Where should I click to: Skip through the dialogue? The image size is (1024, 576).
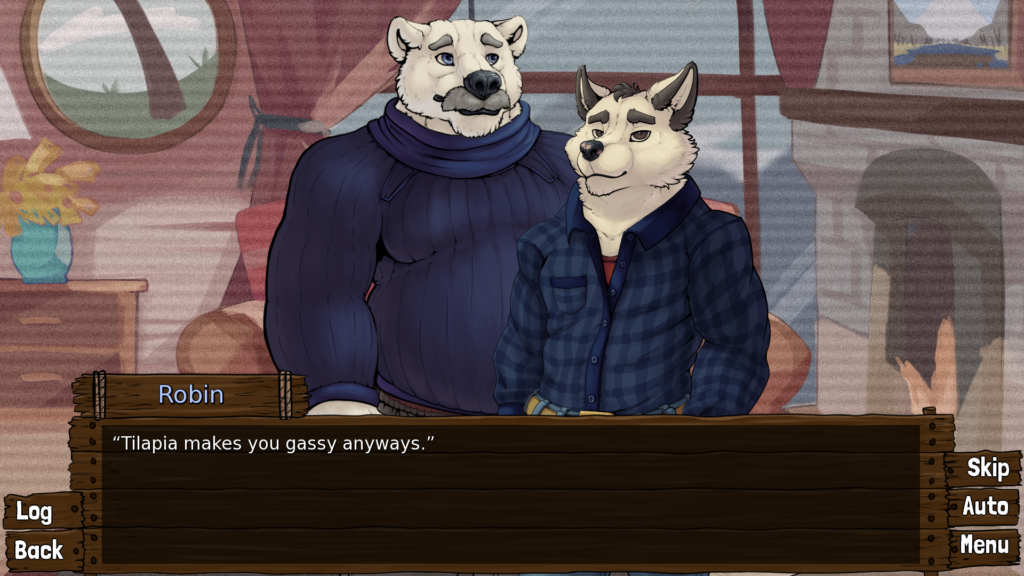click(987, 468)
